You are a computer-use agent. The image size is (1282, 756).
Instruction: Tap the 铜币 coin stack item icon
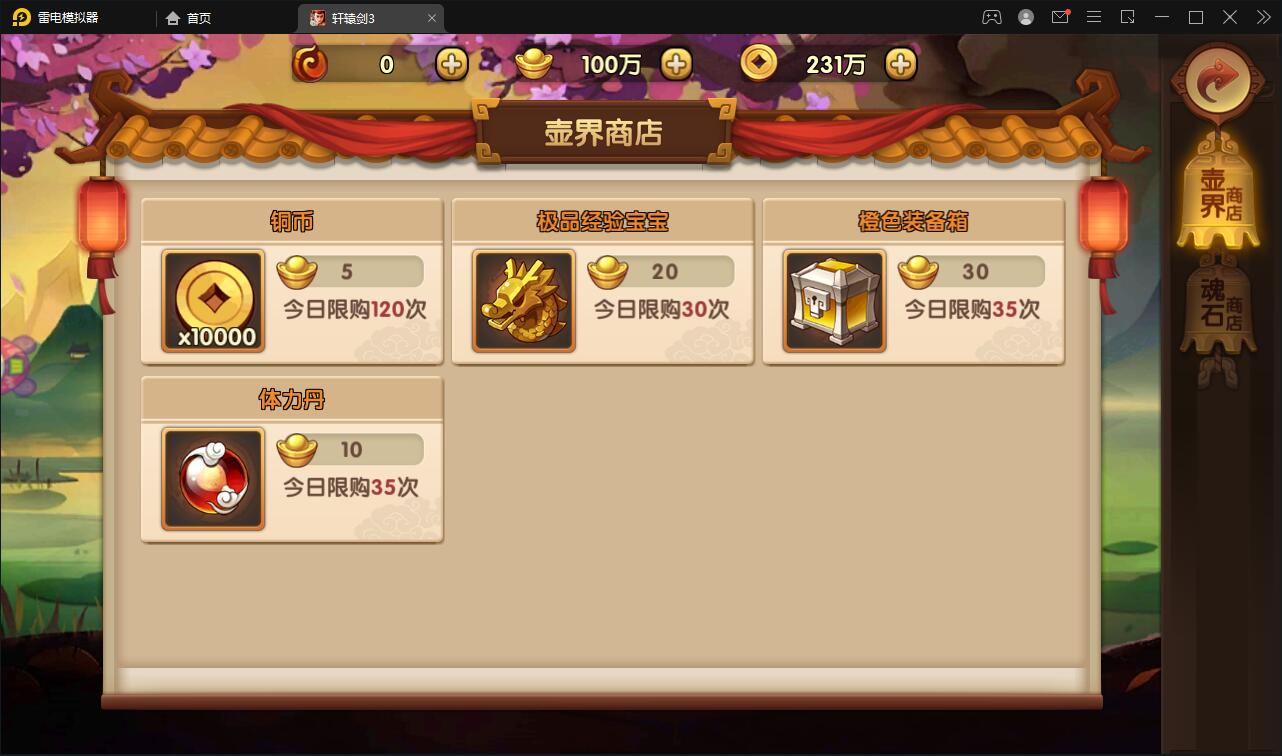(212, 300)
